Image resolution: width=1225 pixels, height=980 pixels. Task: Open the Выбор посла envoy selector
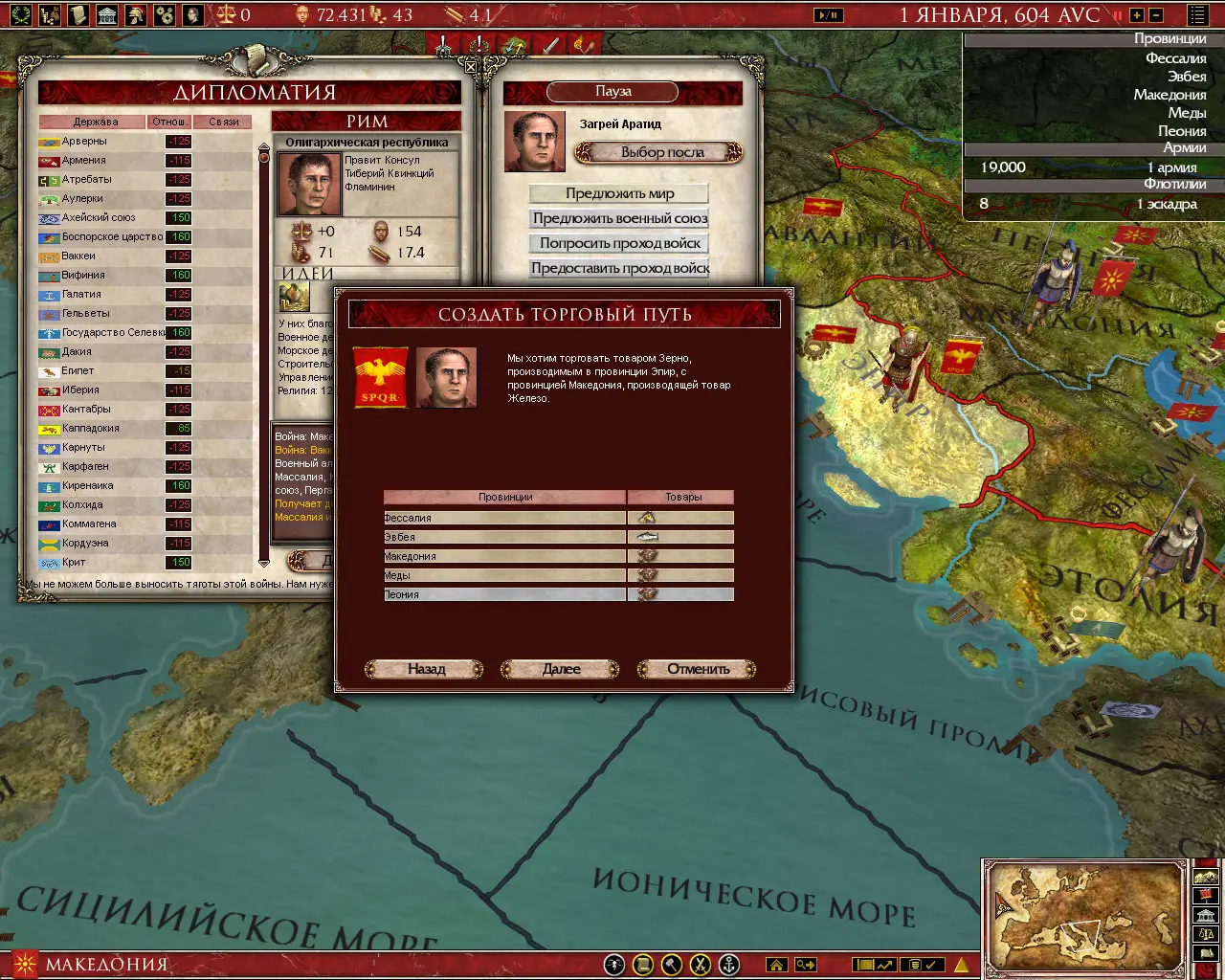tap(660, 152)
